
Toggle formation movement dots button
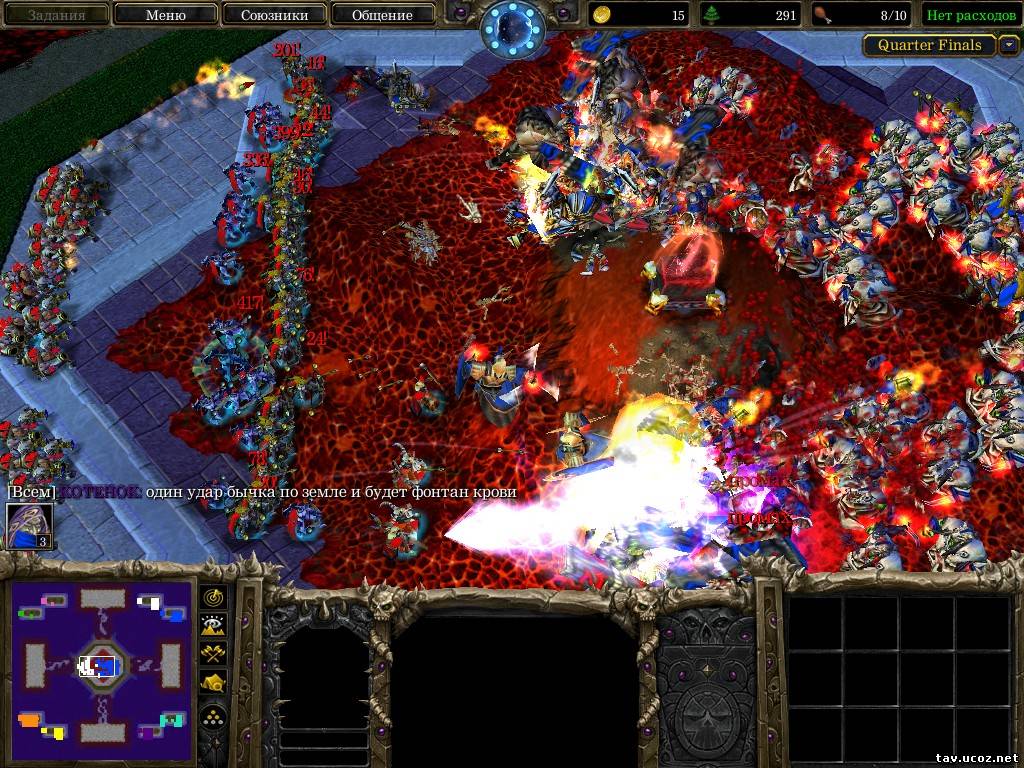(x=214, y=716)
